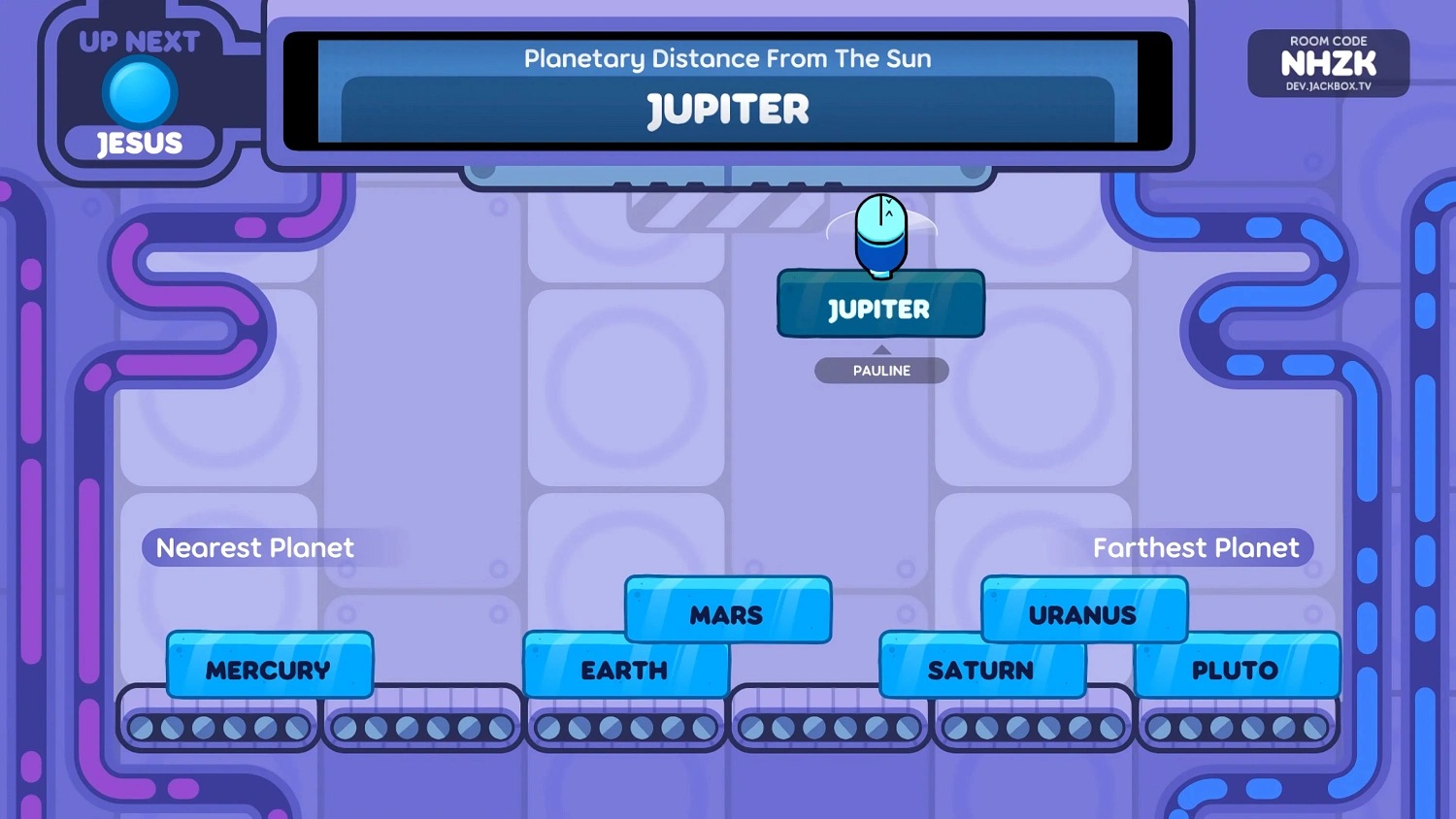Click the SATURN planet card
Image resolution: width=1456 pixels, height=819 pixels.
pyautogui.click(x=982, y=670)
